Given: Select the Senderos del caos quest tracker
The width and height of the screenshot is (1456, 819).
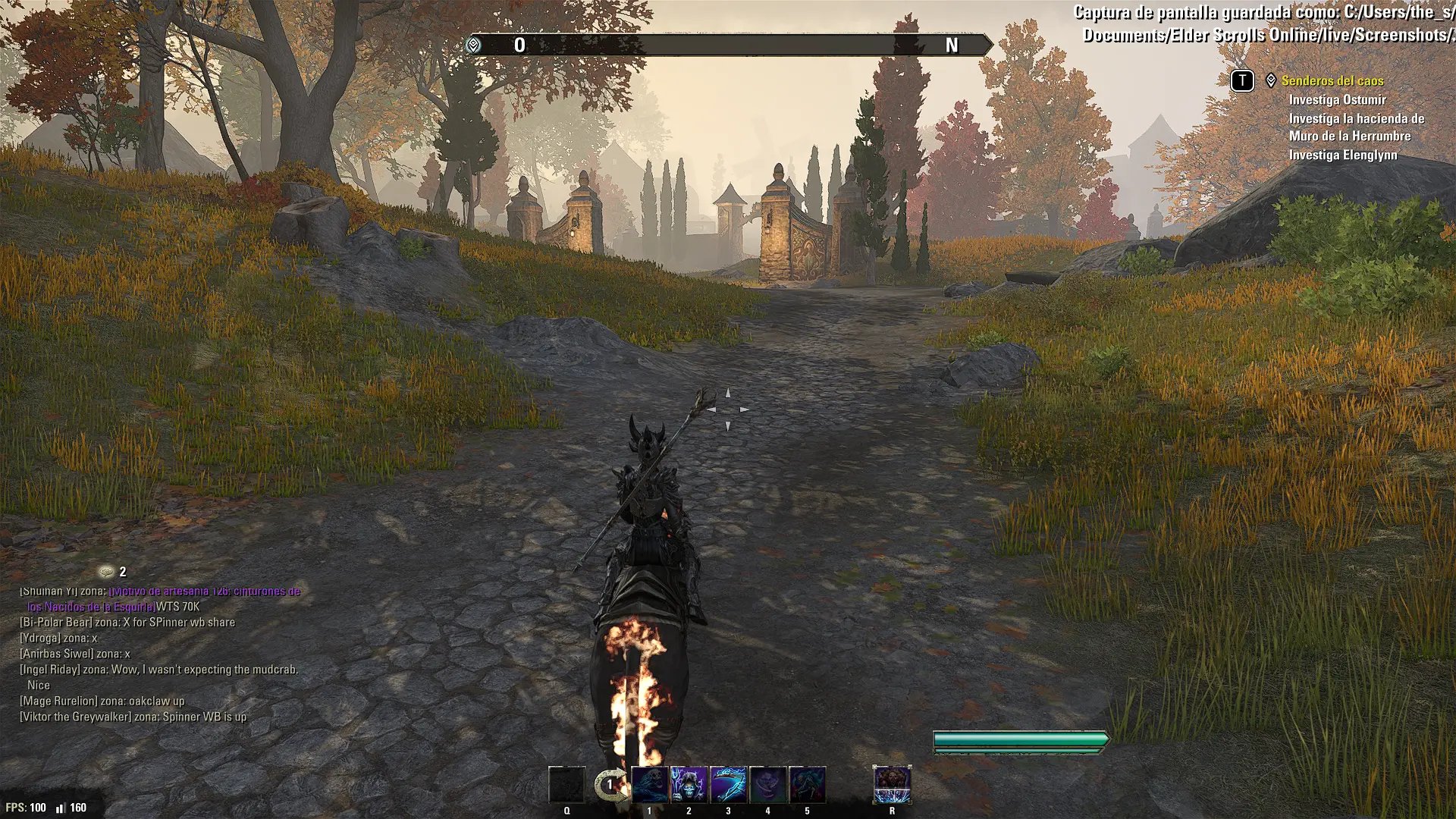Looking at the screenshot, I should (1332, 80).
